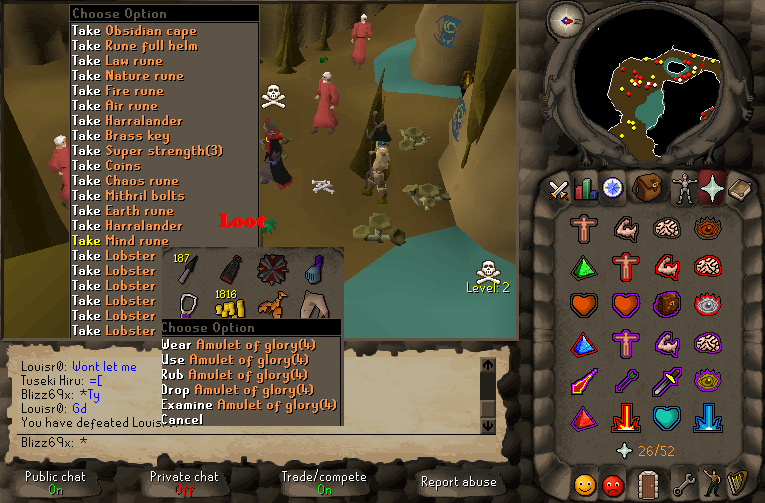Switch to the combat styles crossed-swords tab

coord(557,187)
